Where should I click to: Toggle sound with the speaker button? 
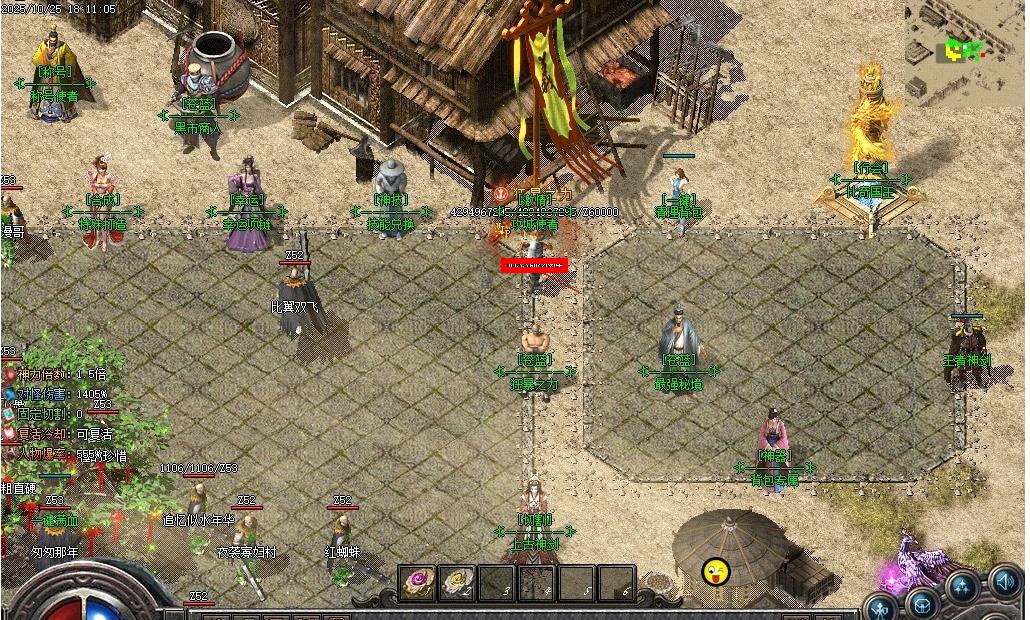click(x=1004, y=580)
